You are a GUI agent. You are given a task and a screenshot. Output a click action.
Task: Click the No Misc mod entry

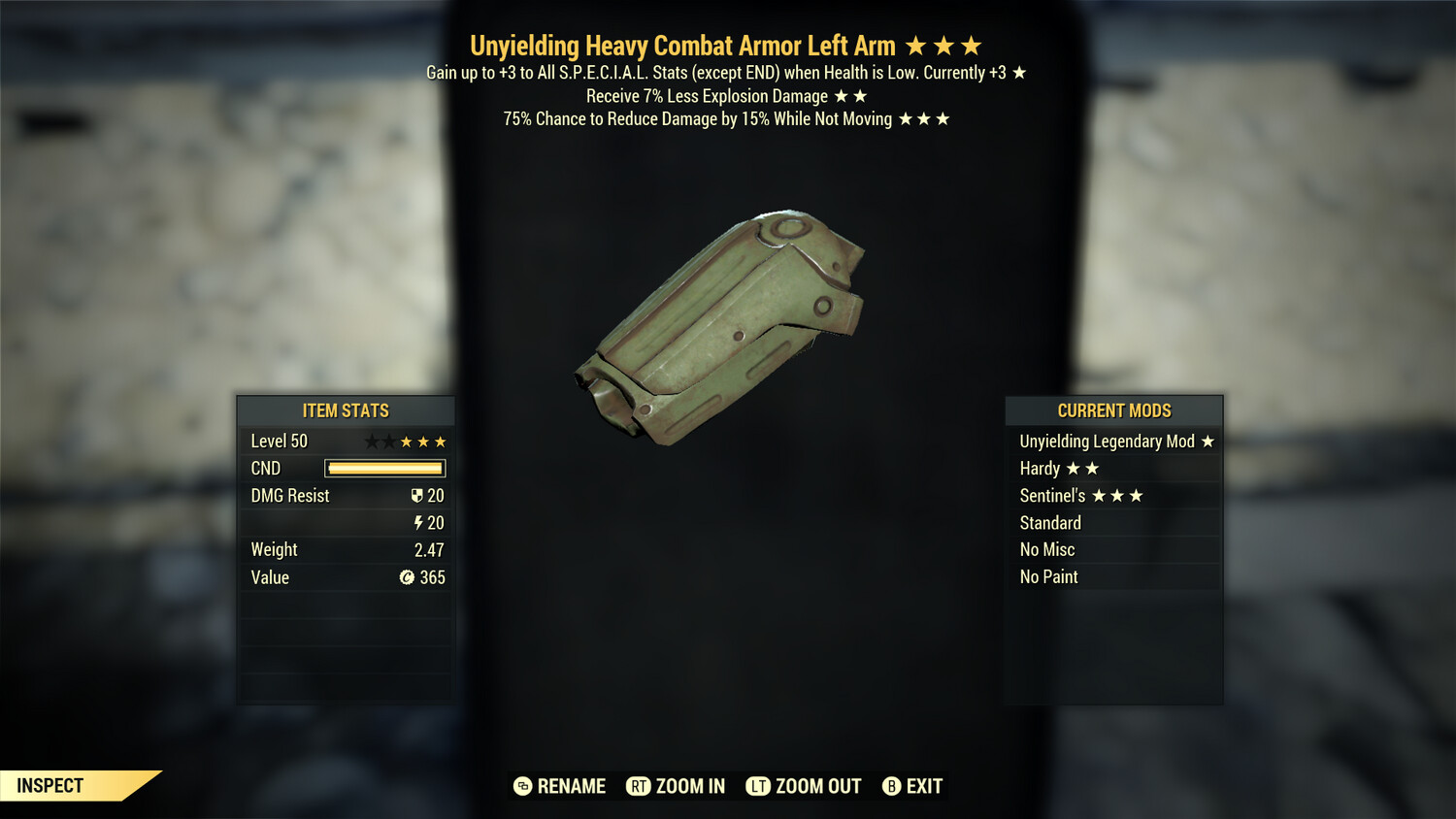(x=1114, y=549)
